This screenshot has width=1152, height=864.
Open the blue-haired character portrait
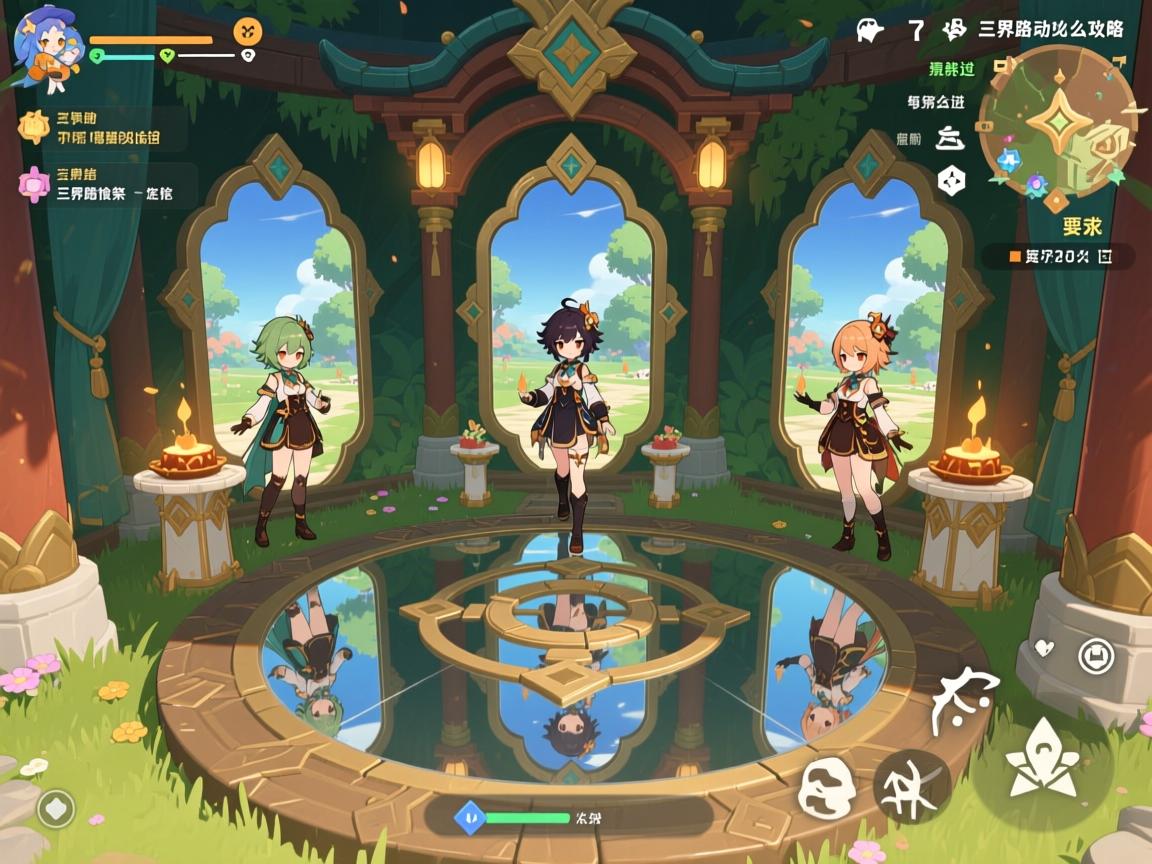tap(46, 40)
